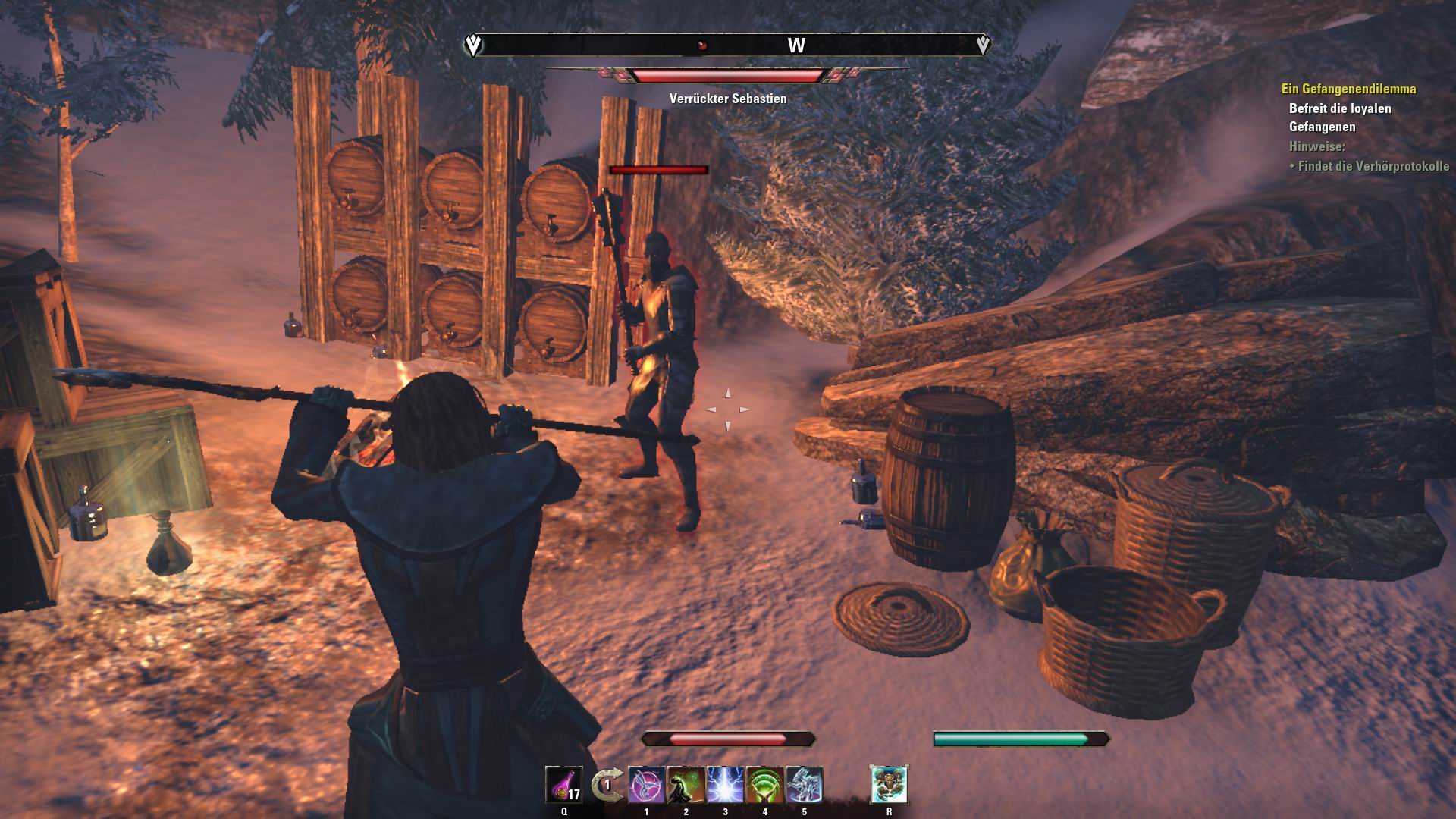Toggle the red quest marker on the compass

coord(701,43)
